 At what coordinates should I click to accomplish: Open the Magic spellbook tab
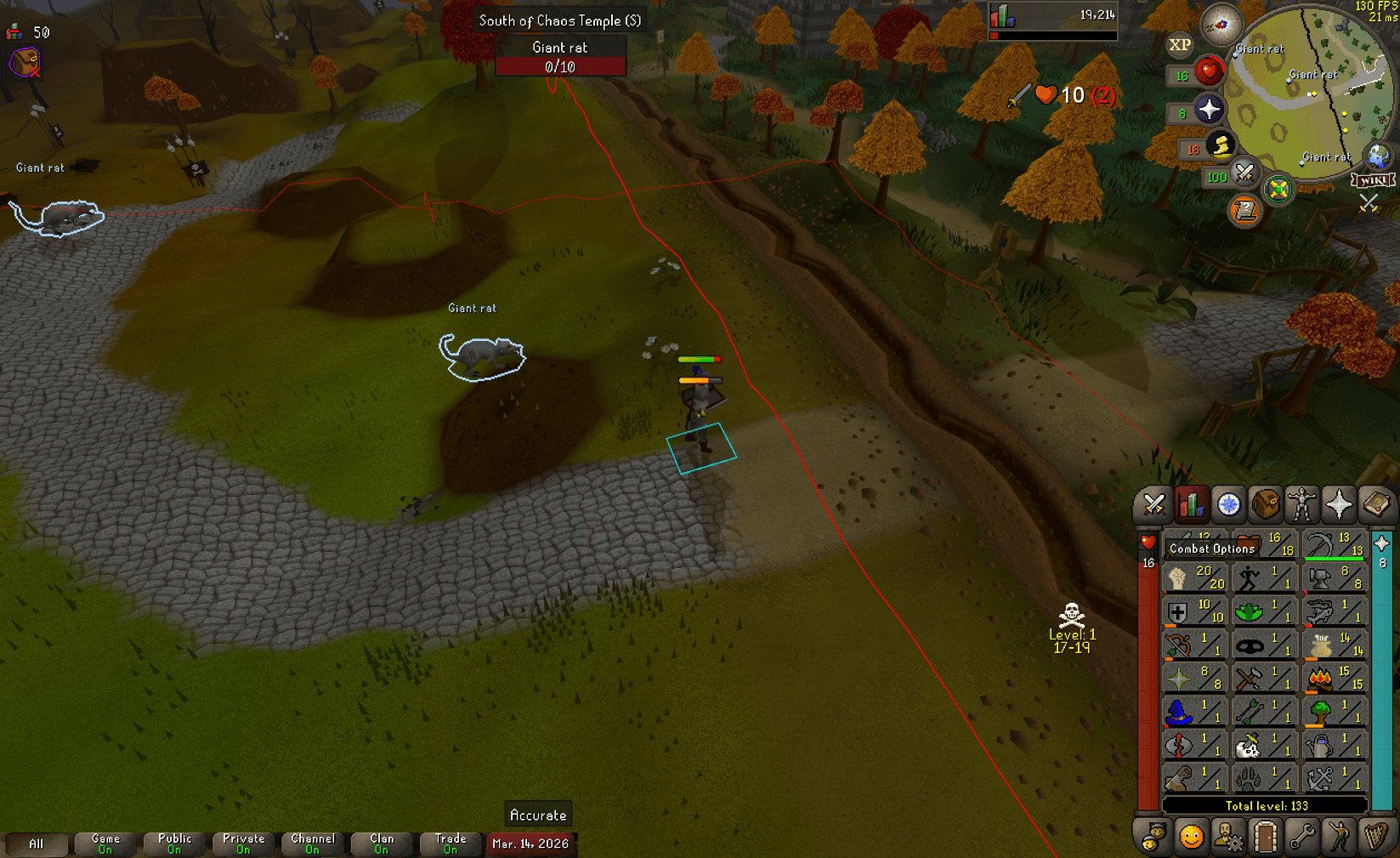click(x=1377, y=504)
